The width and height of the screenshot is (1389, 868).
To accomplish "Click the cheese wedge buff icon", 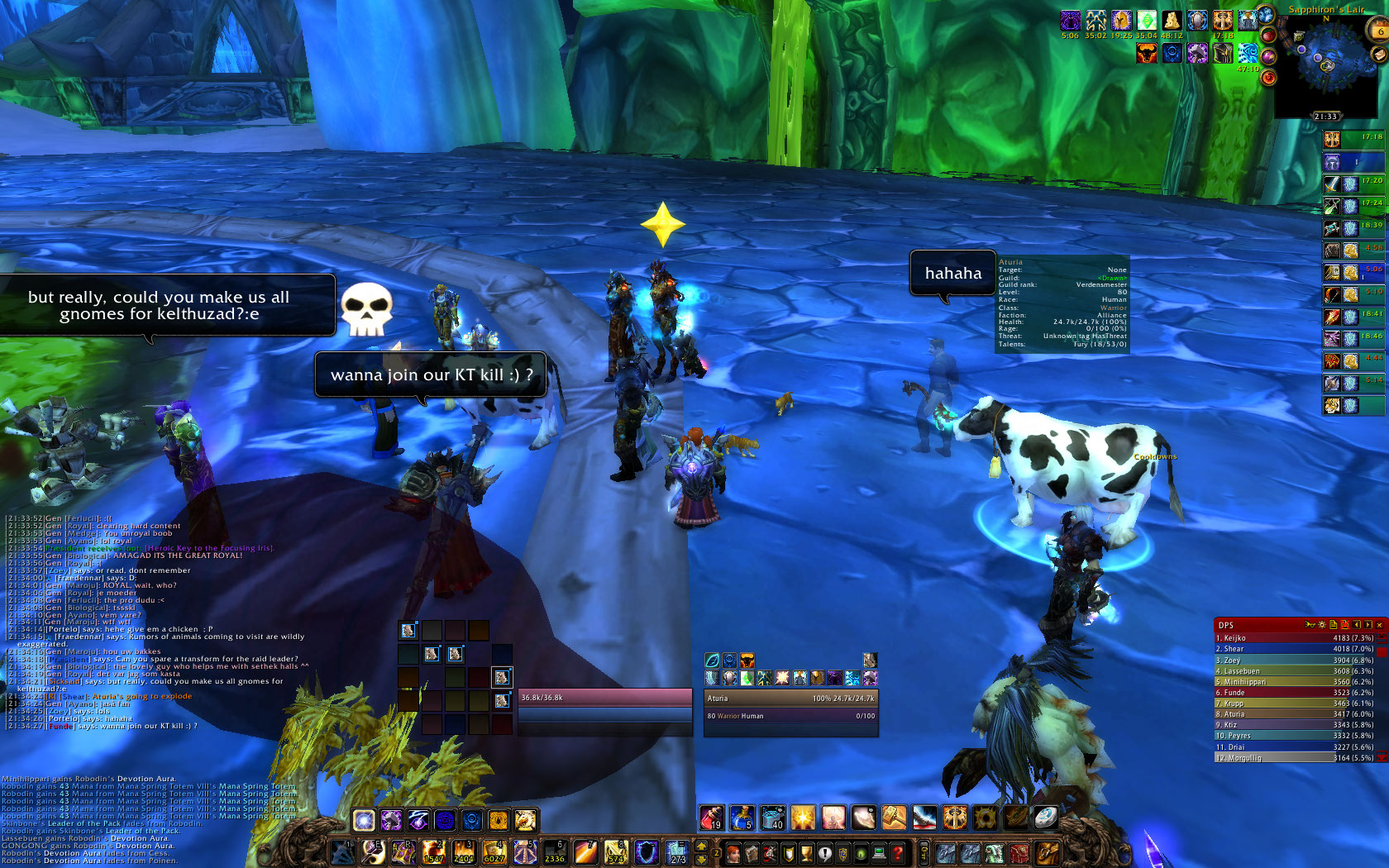I will (x=1172, y=21).
